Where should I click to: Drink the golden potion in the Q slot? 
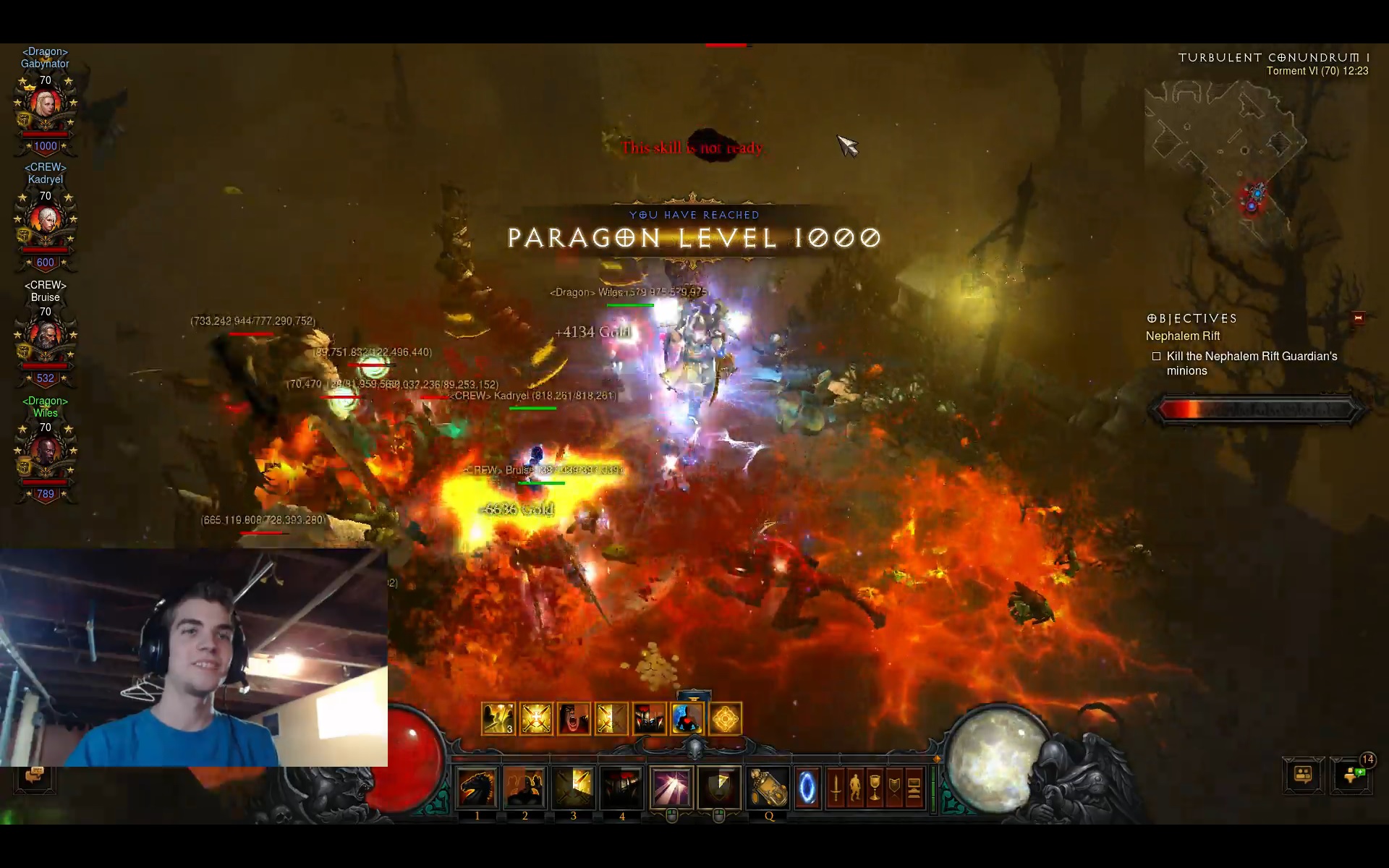point(768,788)
